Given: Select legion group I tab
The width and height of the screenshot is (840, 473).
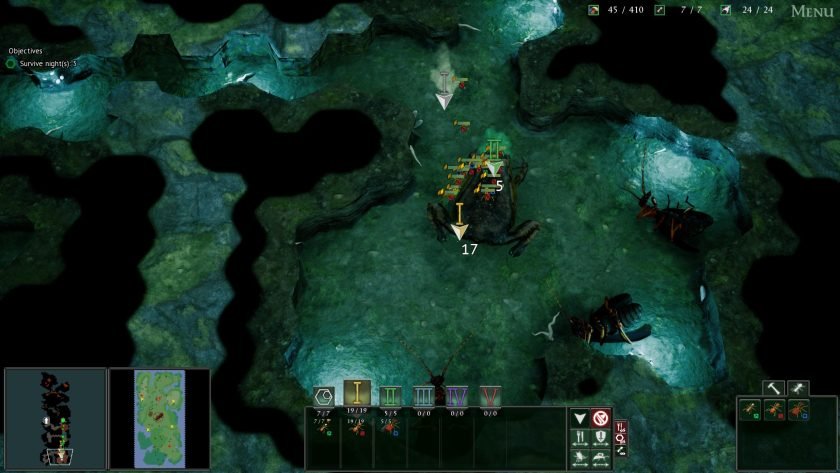Looking at the screenshot, I should tap(358, 394).
